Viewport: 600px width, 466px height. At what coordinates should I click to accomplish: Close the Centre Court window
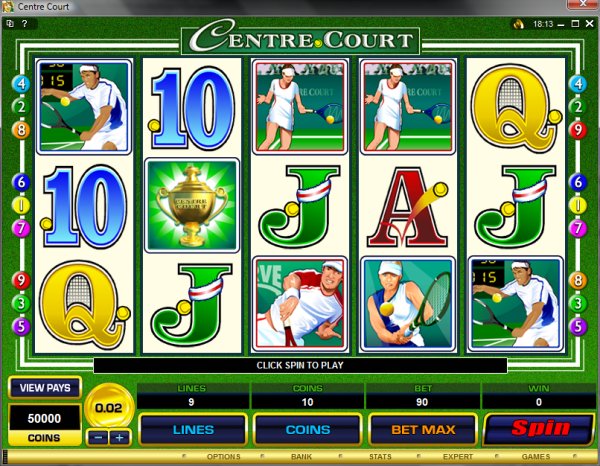[581, 8]
